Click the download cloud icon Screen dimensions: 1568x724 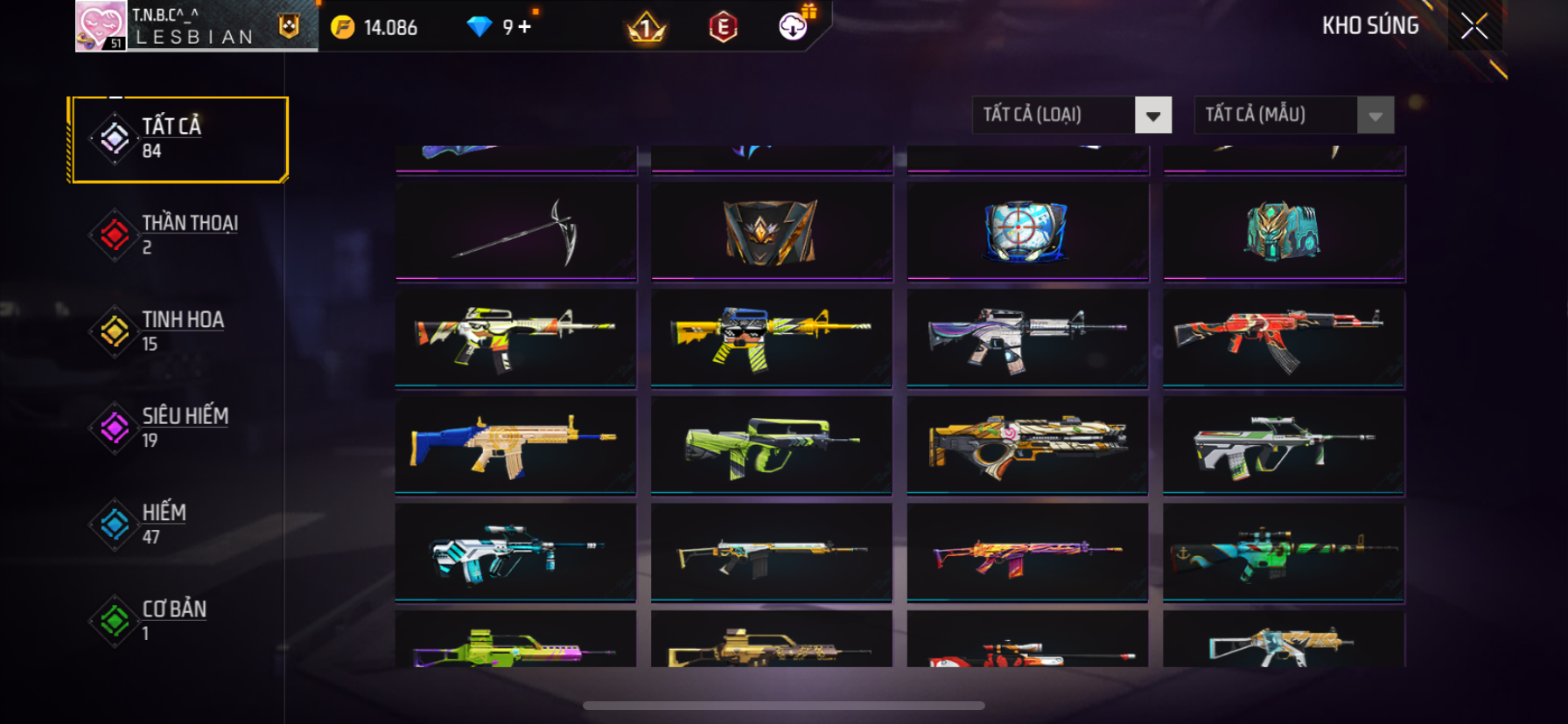click(794, 27)
